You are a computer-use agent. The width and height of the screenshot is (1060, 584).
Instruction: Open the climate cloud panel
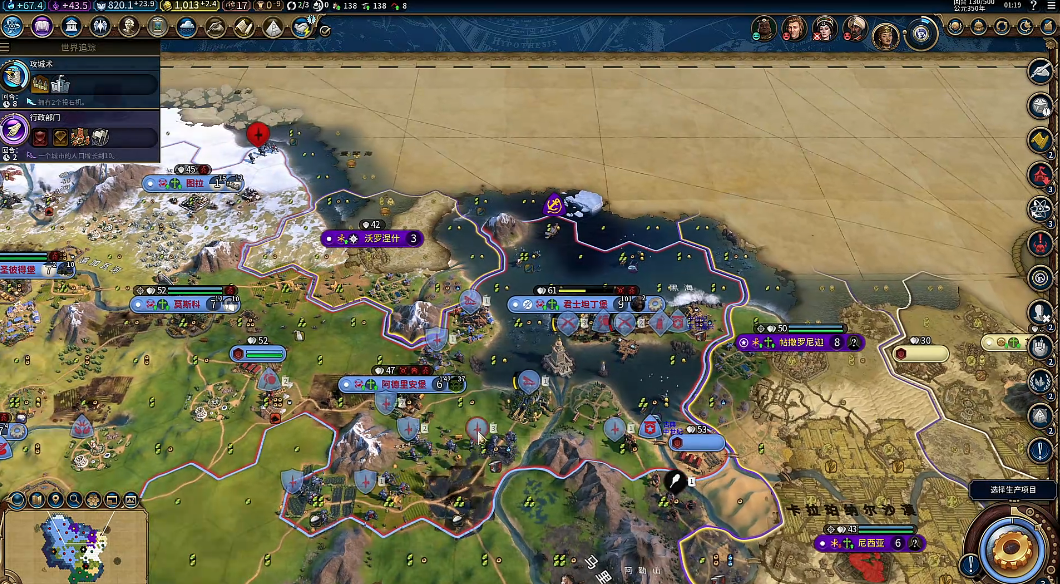186,27
